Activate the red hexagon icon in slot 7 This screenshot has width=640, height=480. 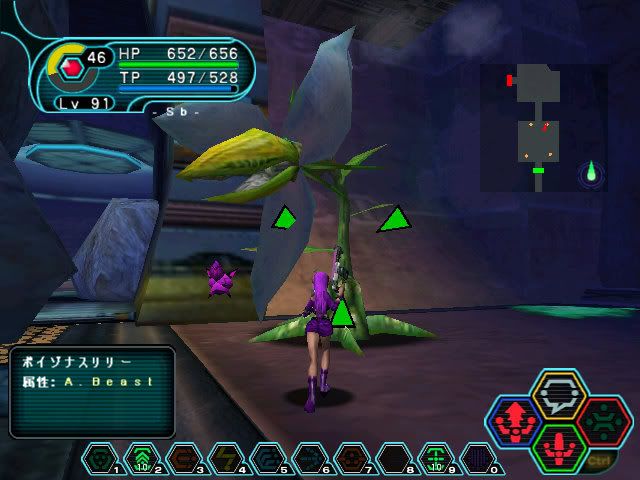(350, 459)
